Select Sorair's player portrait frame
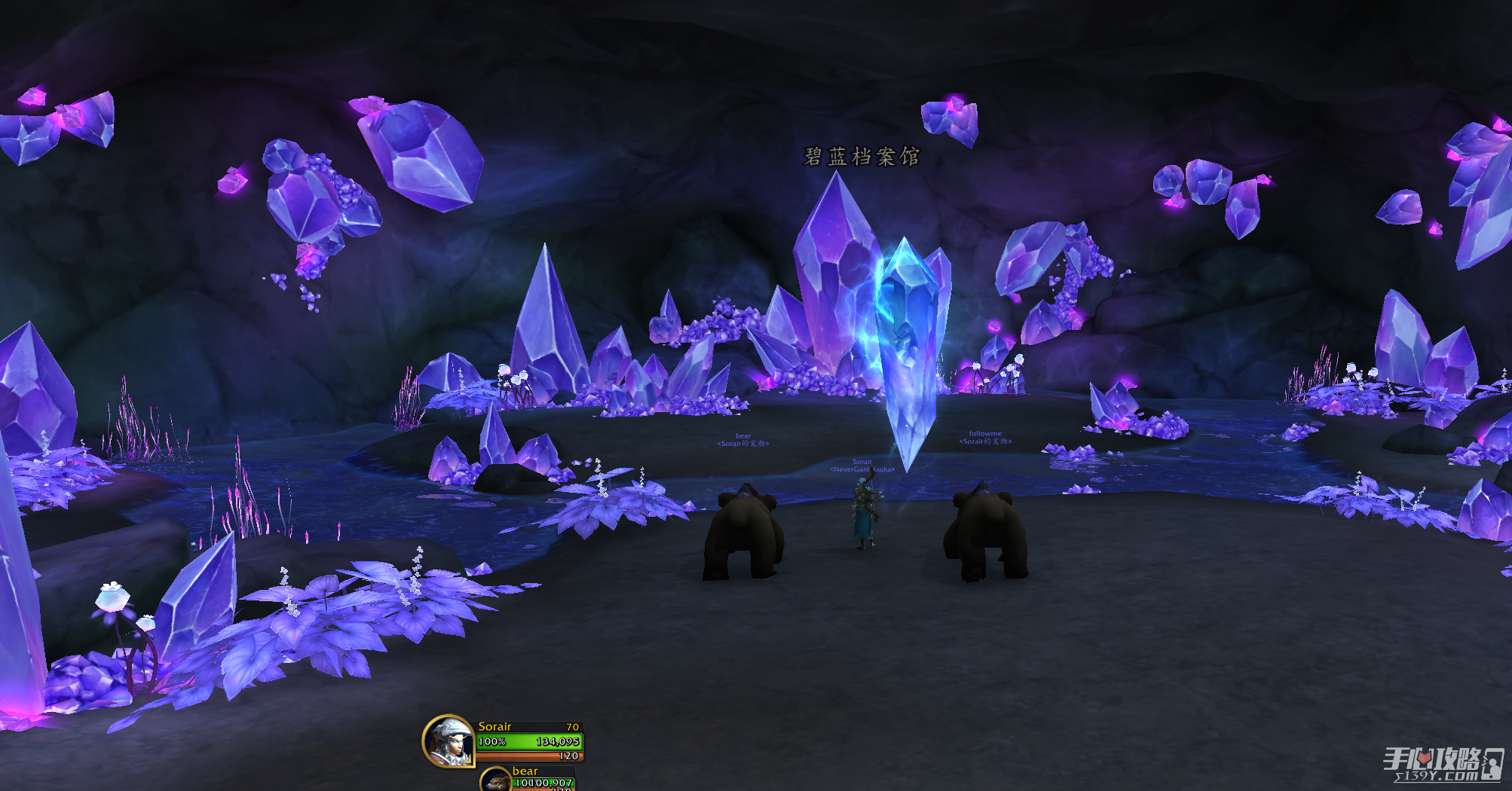 pyautogui.click(x=449, y=741)
